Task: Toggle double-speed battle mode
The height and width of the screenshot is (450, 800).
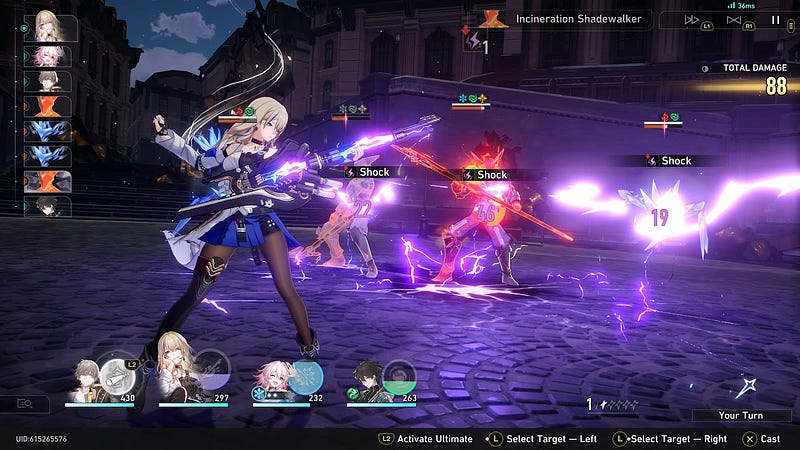Action: pos(692,20)
